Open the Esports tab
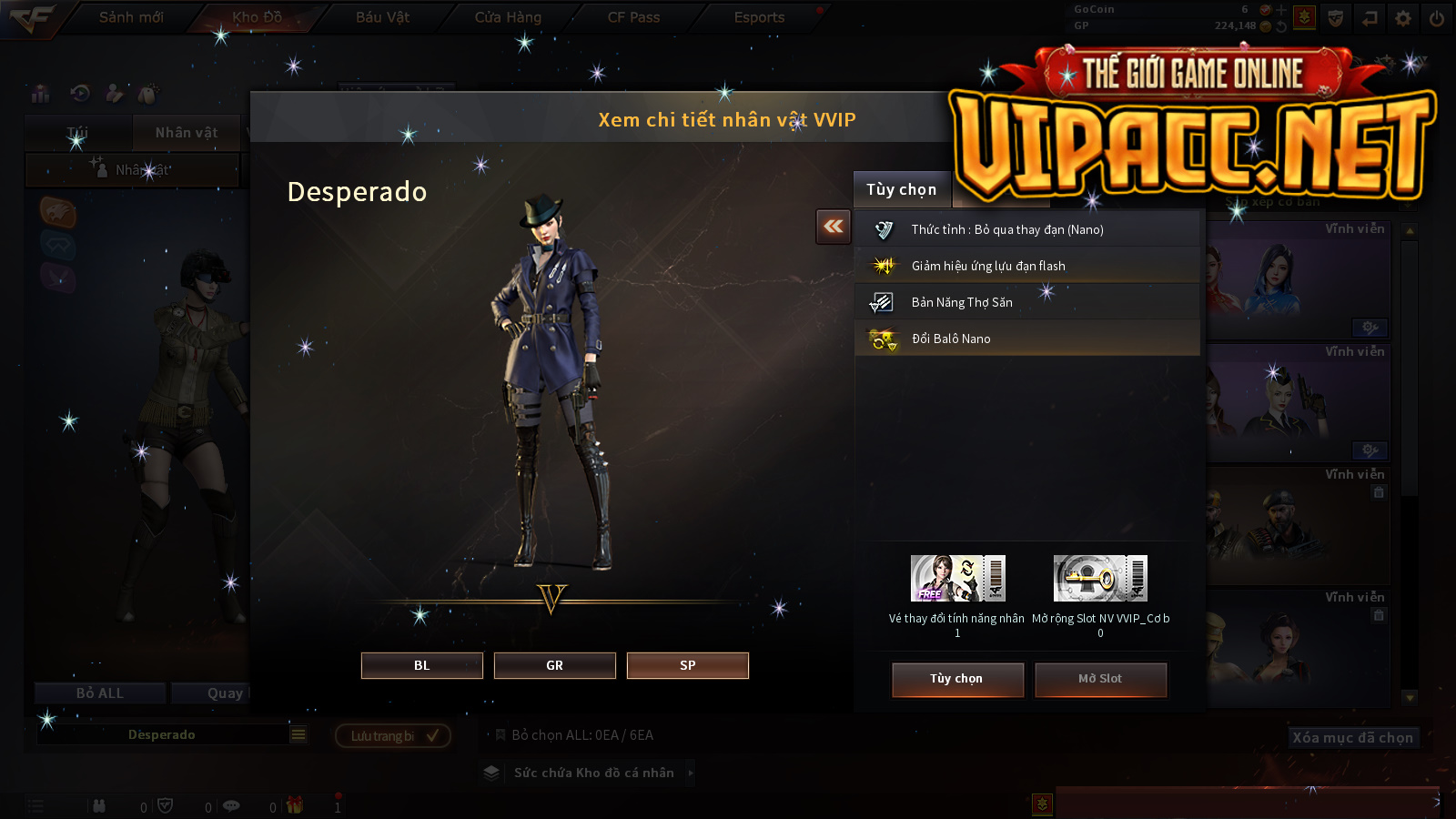 (x=759, y=17)
